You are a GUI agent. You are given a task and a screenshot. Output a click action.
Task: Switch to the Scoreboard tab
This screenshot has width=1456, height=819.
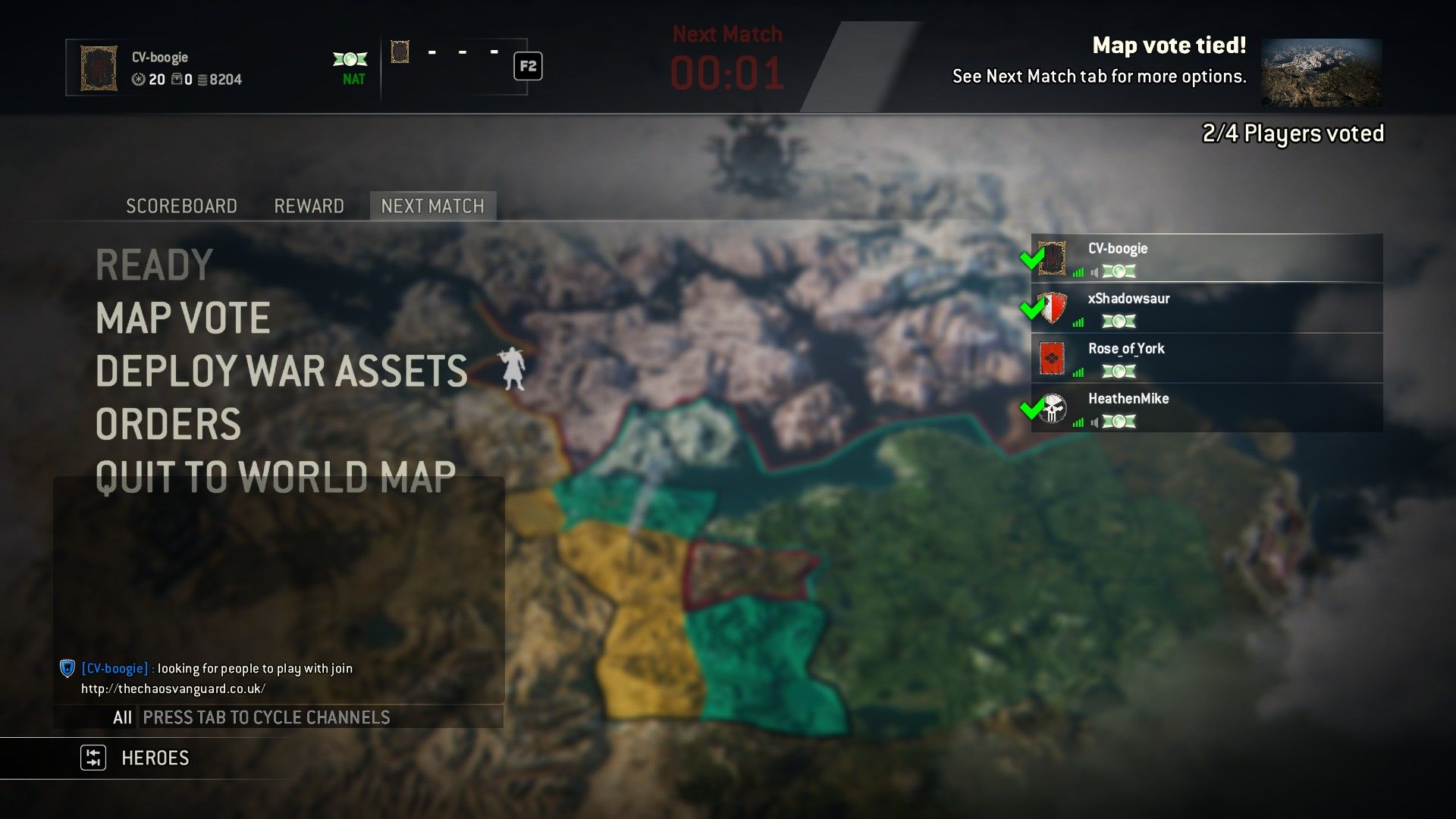pyautogui.click(x=181, y=206)
